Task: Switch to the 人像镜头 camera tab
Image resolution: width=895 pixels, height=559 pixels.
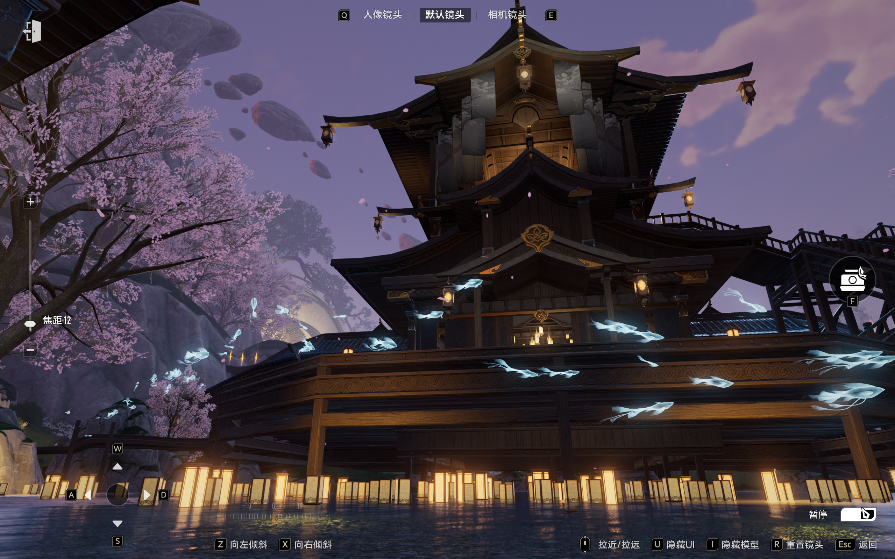Action: pos(382,15)
